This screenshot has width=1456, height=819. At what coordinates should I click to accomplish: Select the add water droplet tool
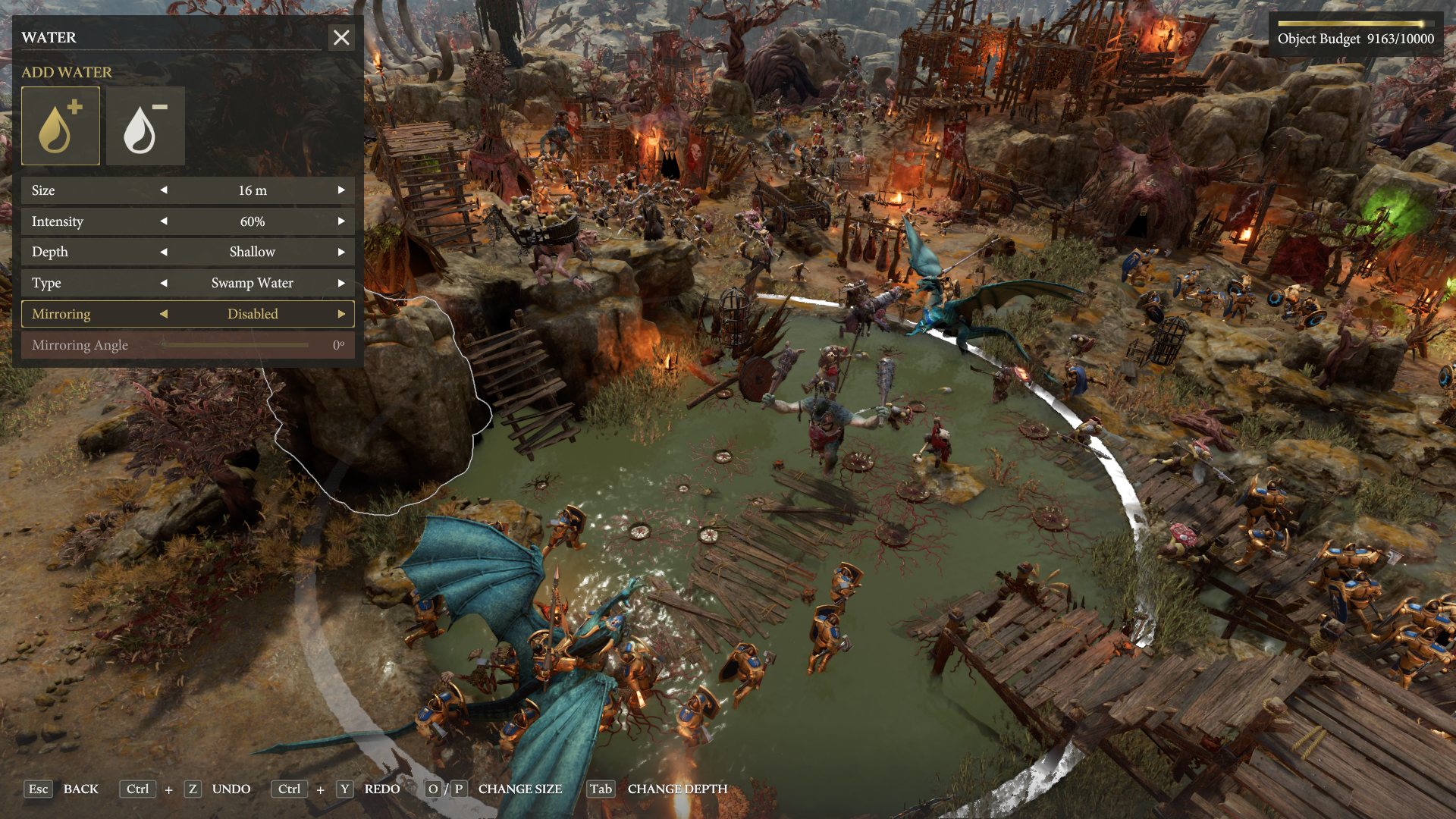[x=61, y=126]
